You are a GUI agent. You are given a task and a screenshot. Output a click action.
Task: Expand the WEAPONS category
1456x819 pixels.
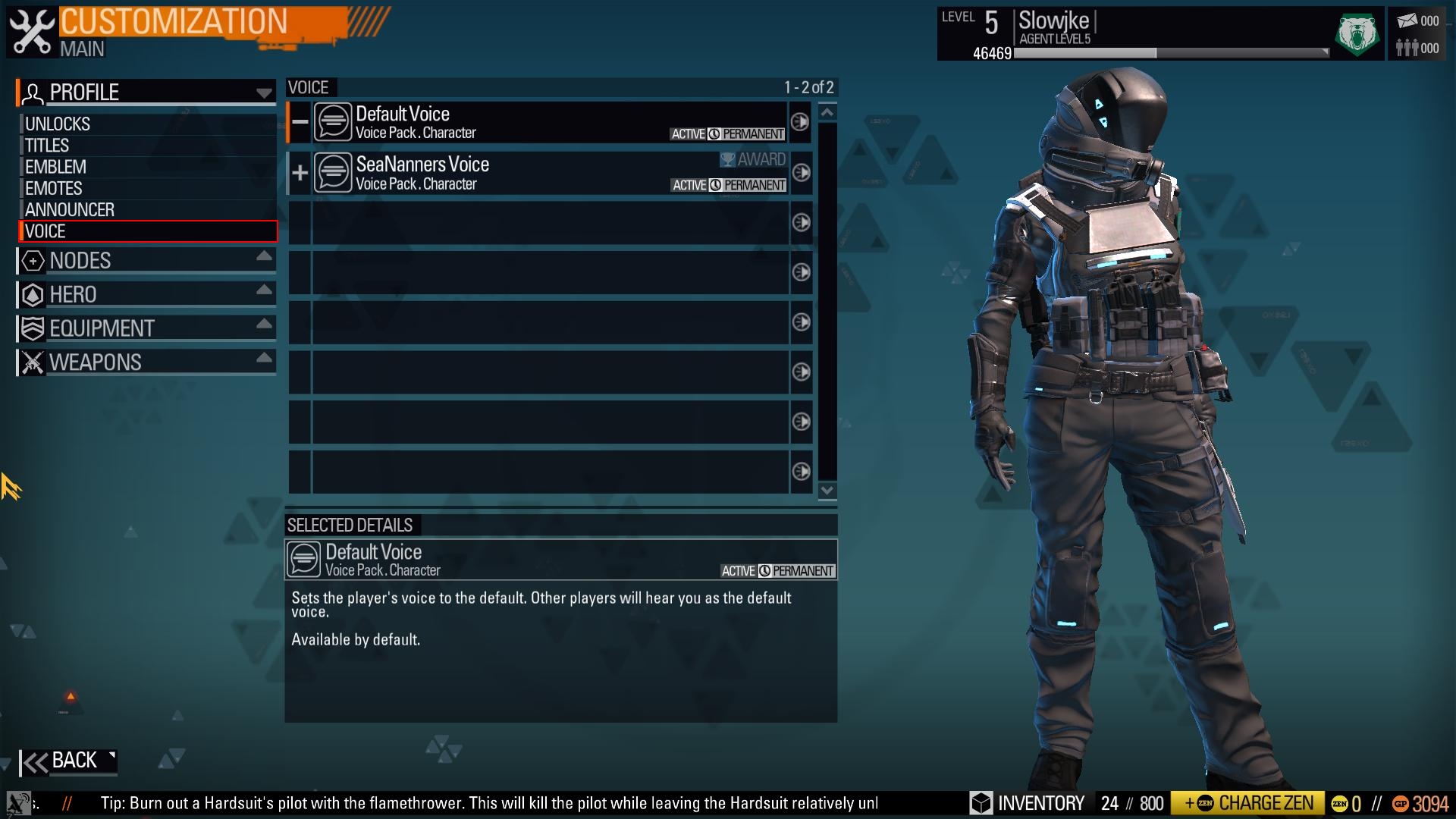(x=146, y=362)
